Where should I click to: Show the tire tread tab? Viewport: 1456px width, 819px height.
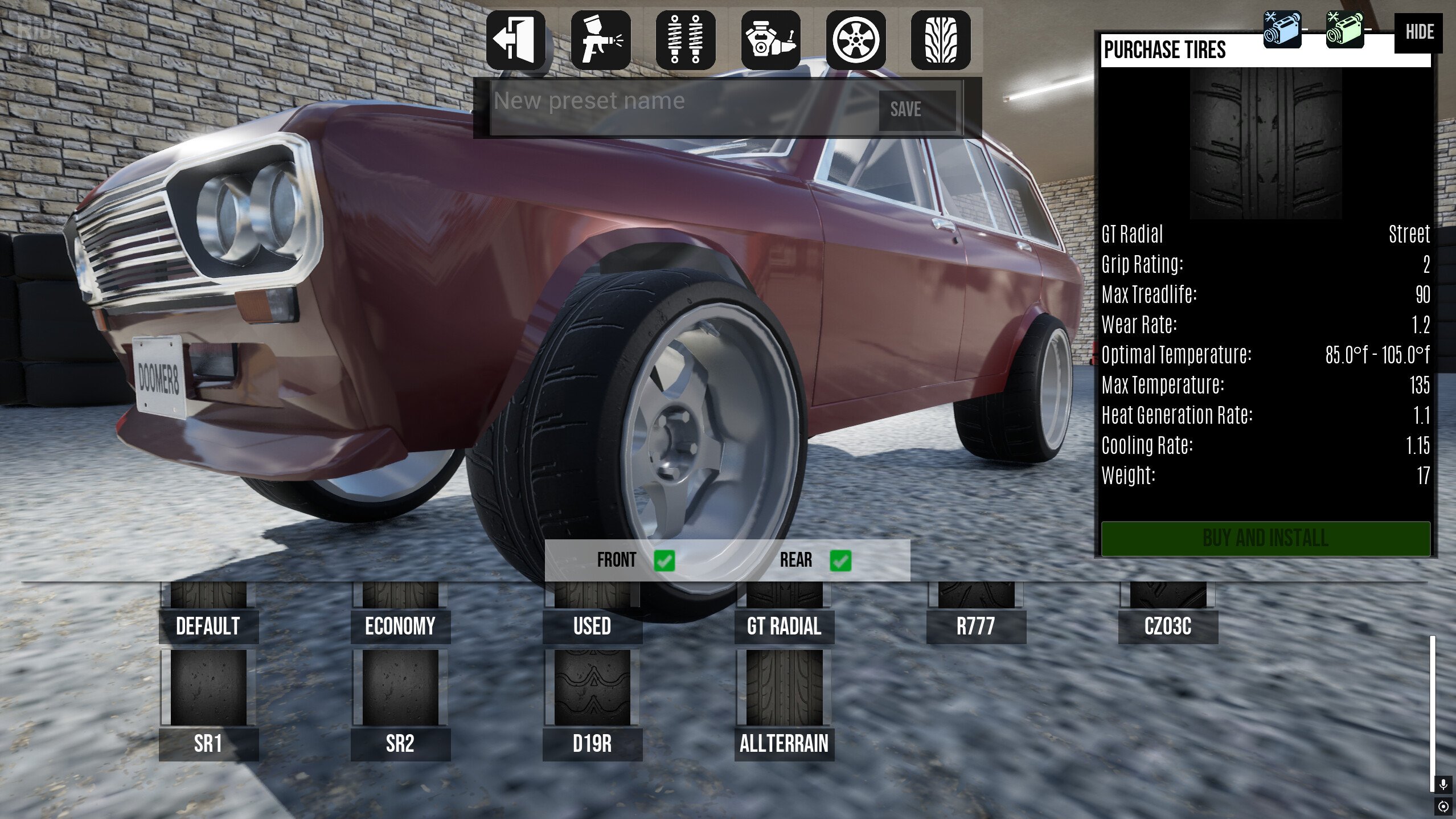941,40
